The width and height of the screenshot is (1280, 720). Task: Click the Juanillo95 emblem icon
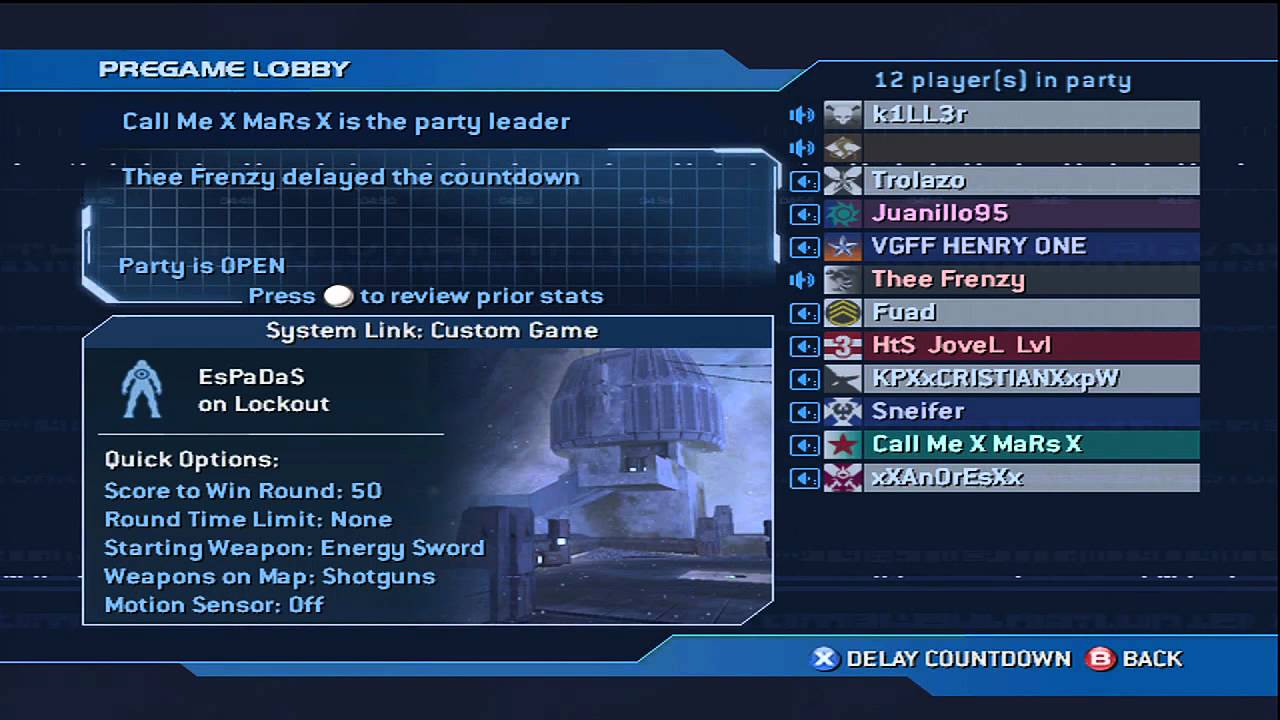[843, 213]
